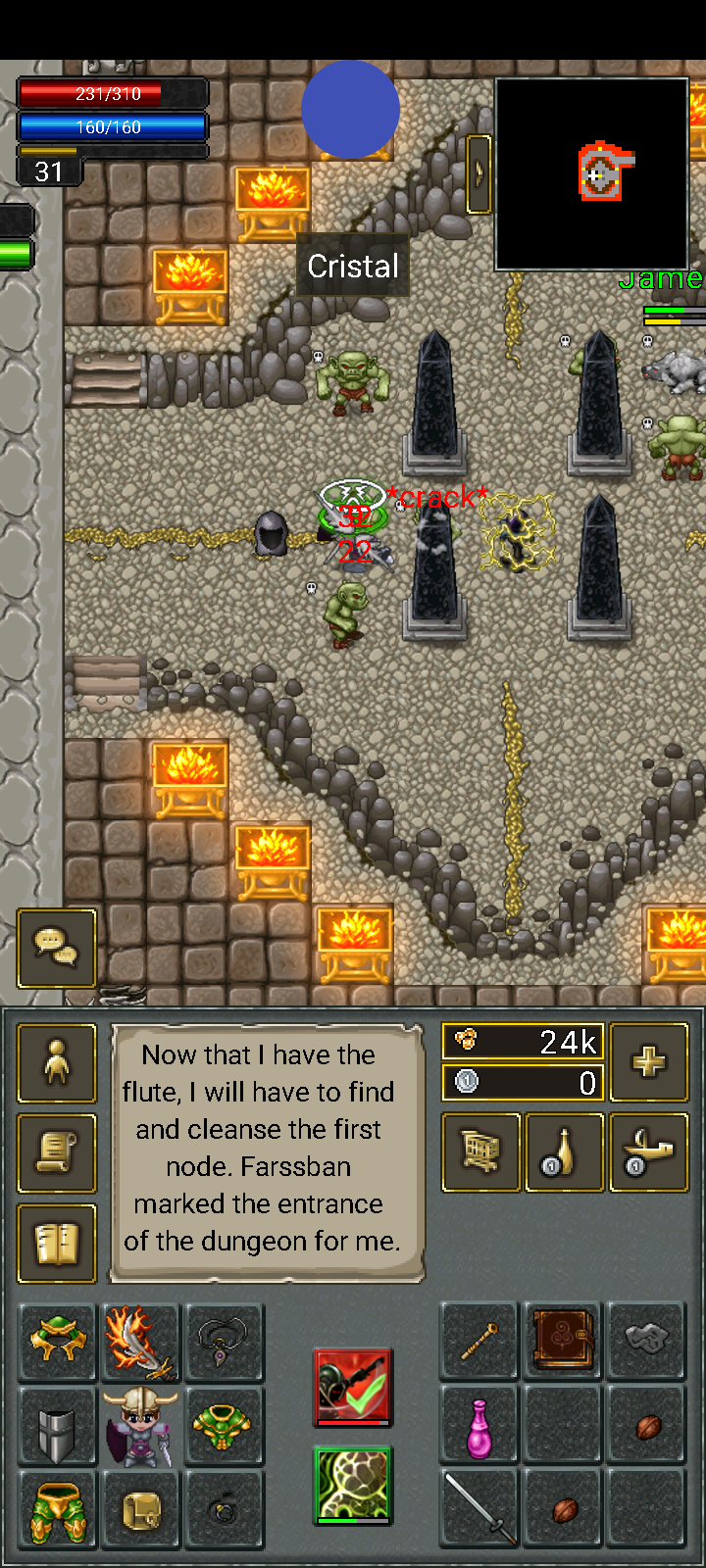Image resolution: width=706 pixels, height=1568 pixels.
Task: Open the minimap in the corner
Action: pos(592,173)
